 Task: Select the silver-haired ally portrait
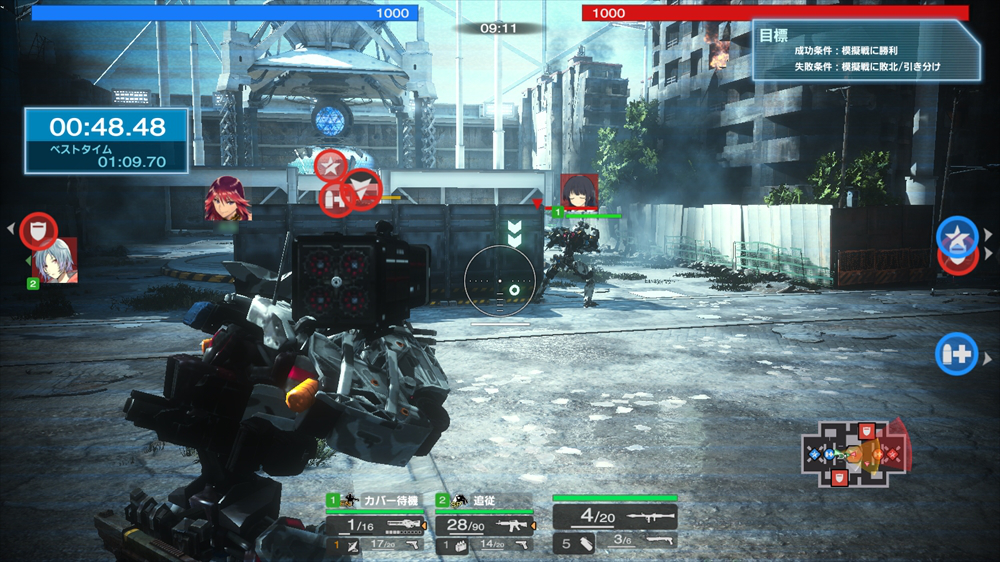coord(55,262)
